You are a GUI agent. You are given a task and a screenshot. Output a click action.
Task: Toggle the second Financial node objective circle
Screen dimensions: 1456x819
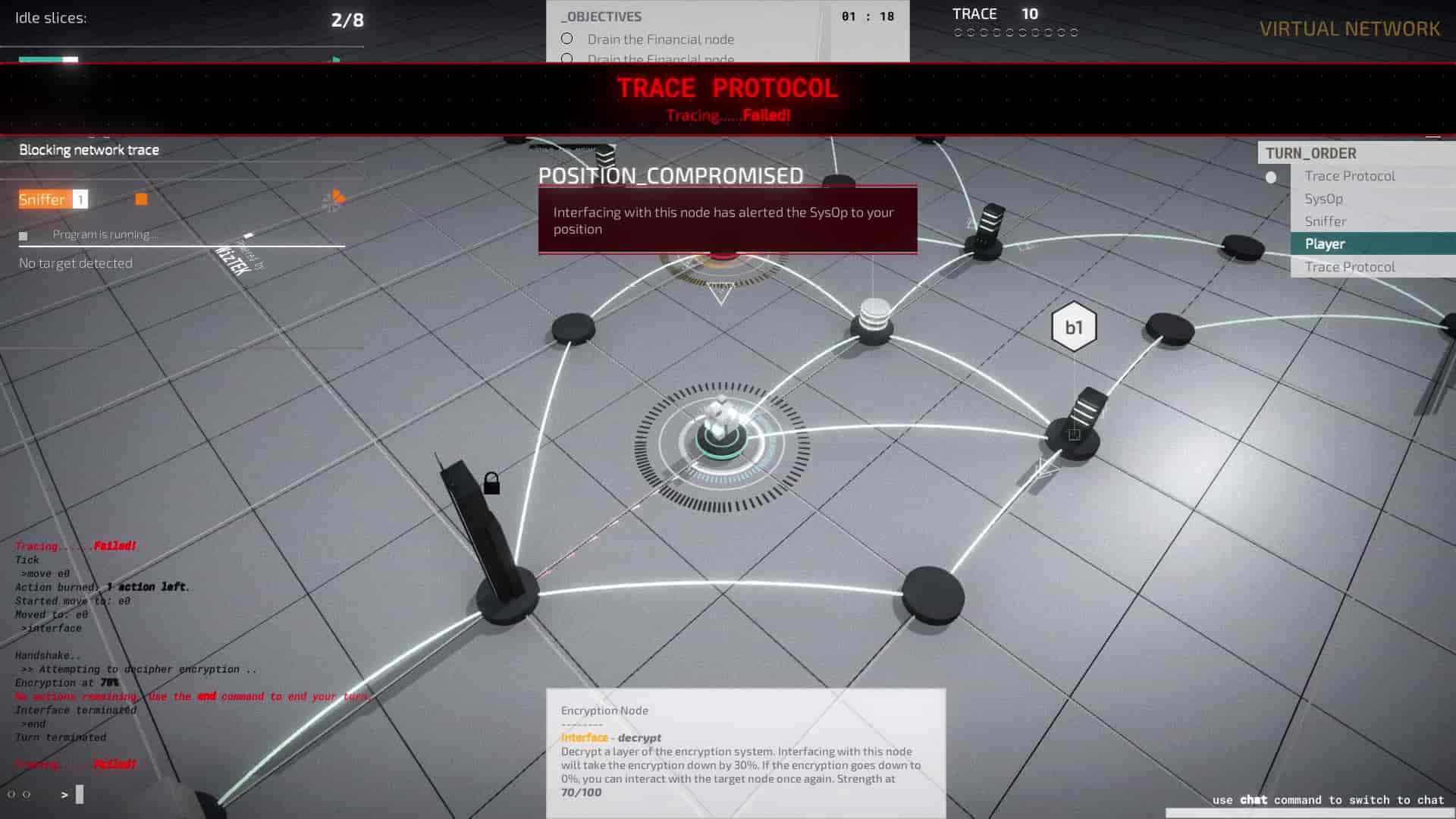[566, 58]
